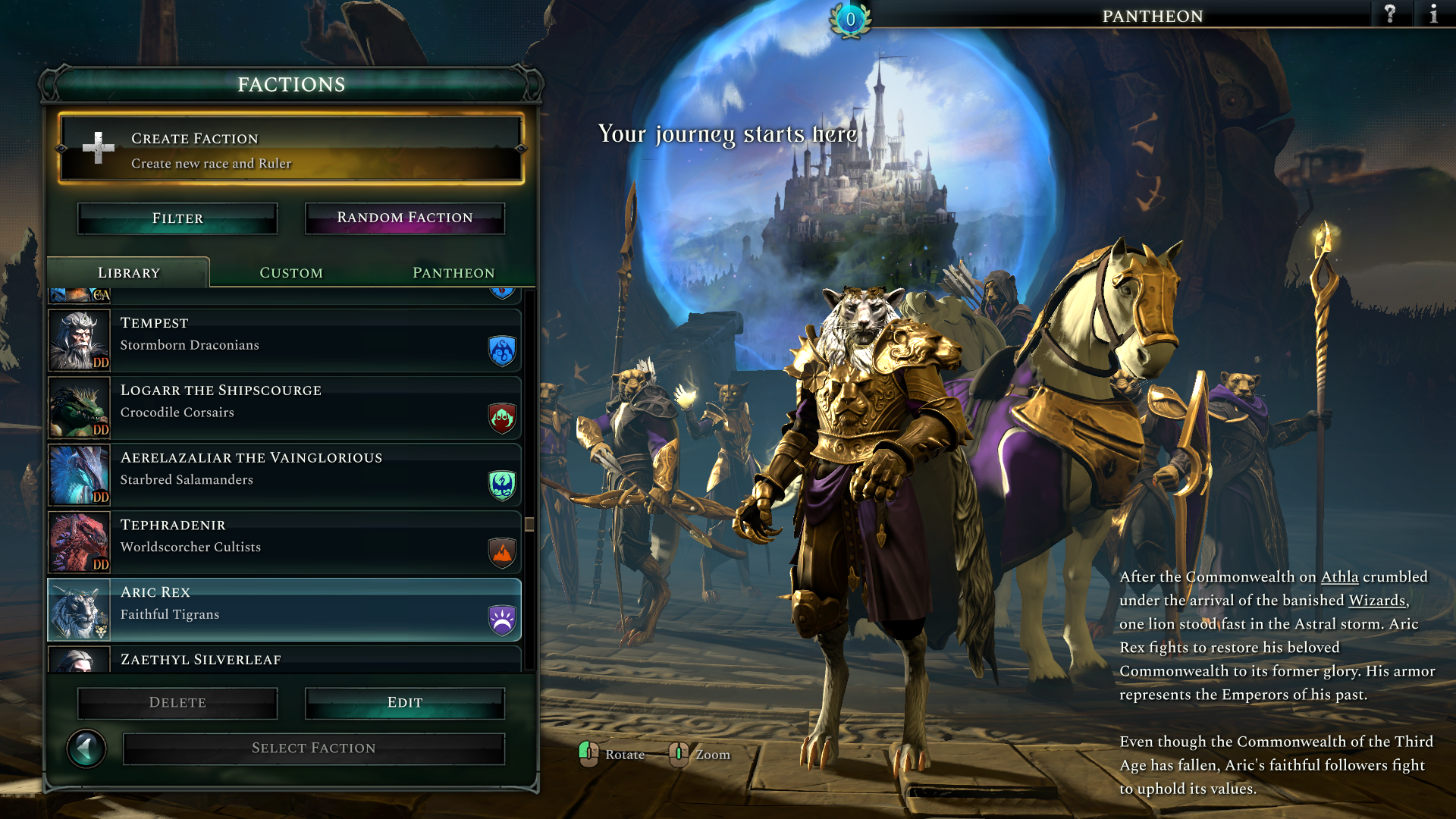Open the Wizards lore link
This screenshot has width=1456, height=819.
pos(1376,601)
